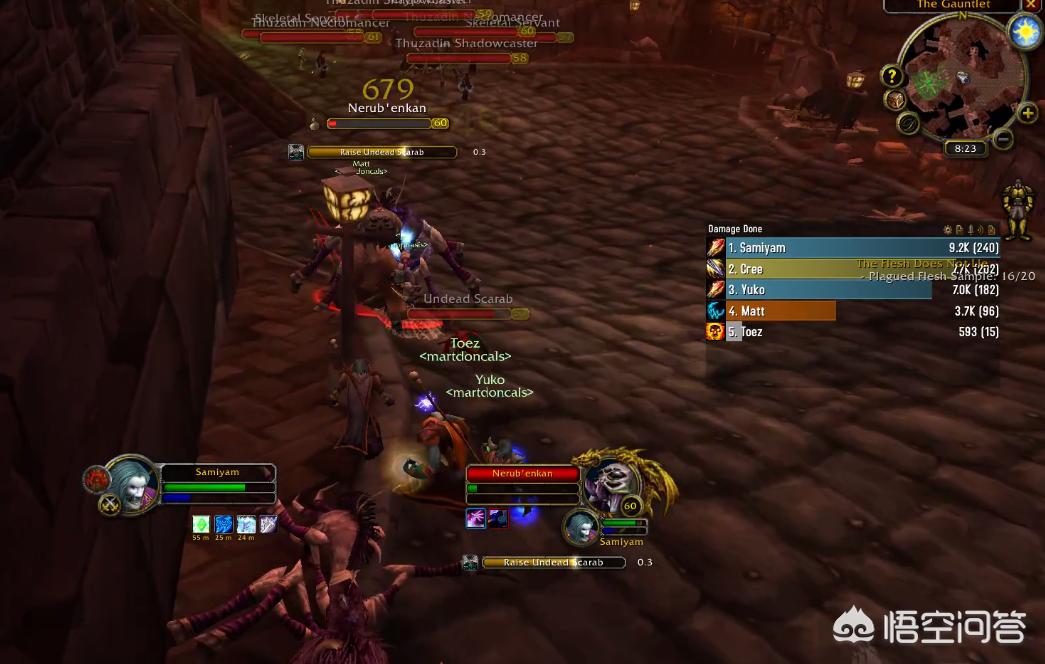Click Nerub'enkan's target portrait

point(610,483)
